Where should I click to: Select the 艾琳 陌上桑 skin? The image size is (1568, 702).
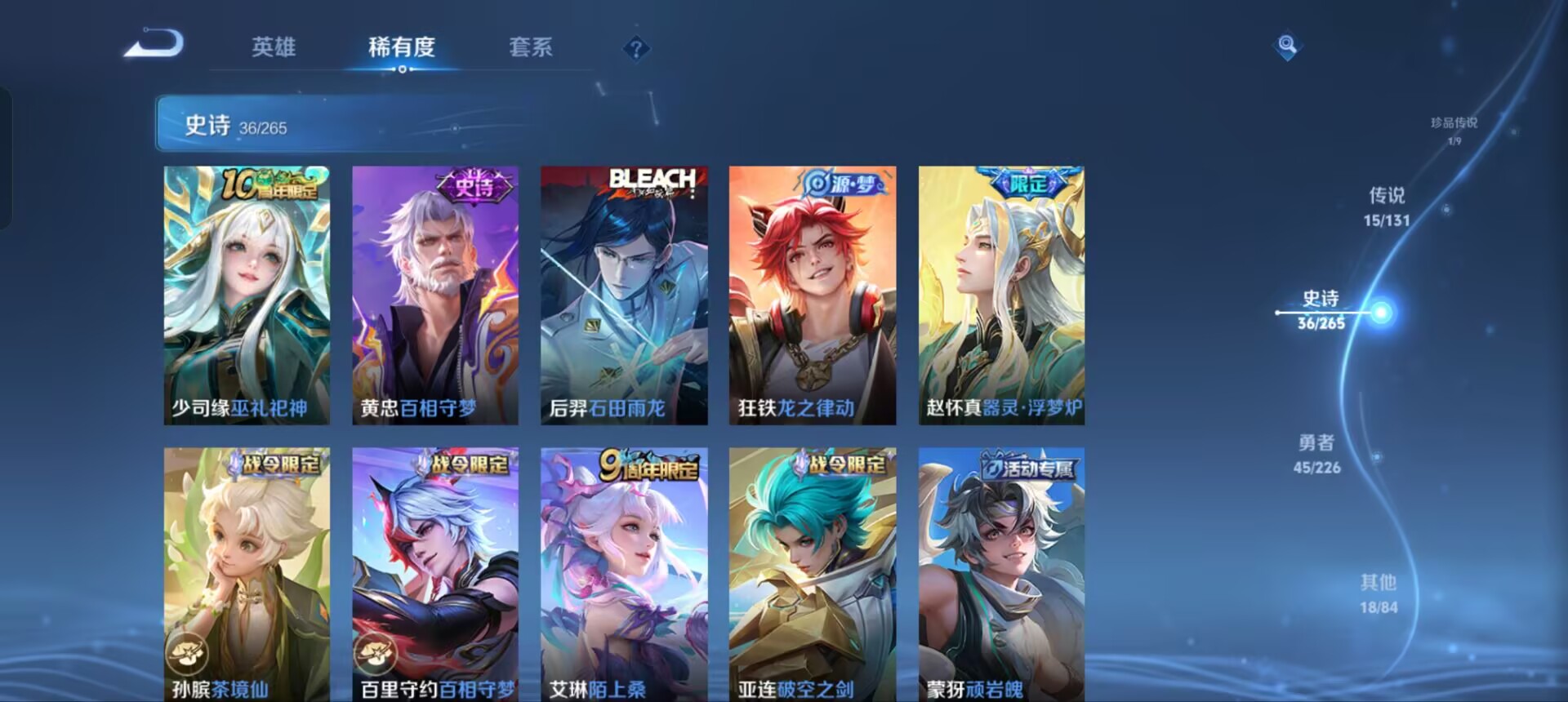coord(623,571)
